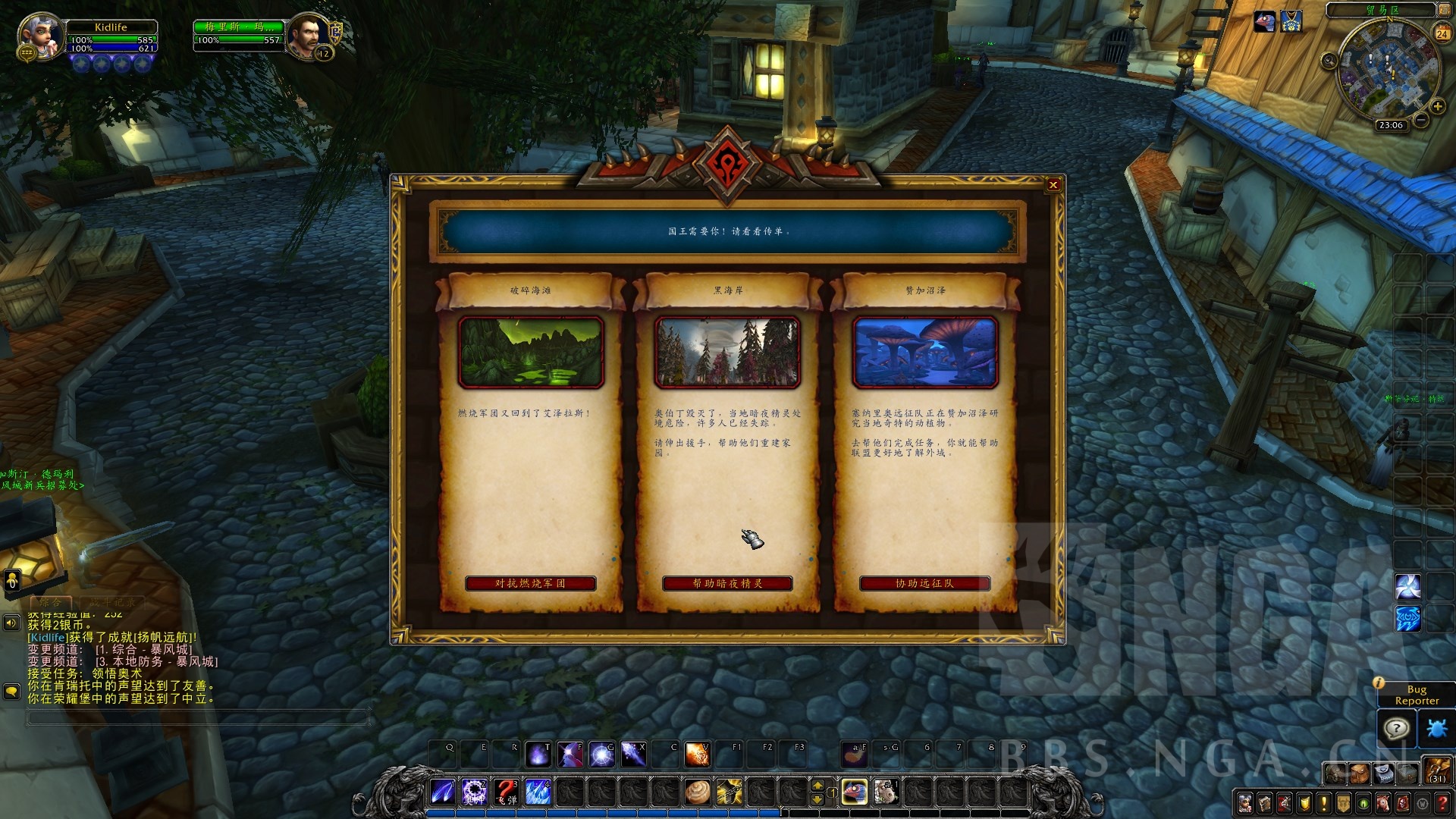This screenshot has width=1456, height=819.
Task: Zoom out on the minimap
Action: pos(1421,120)
